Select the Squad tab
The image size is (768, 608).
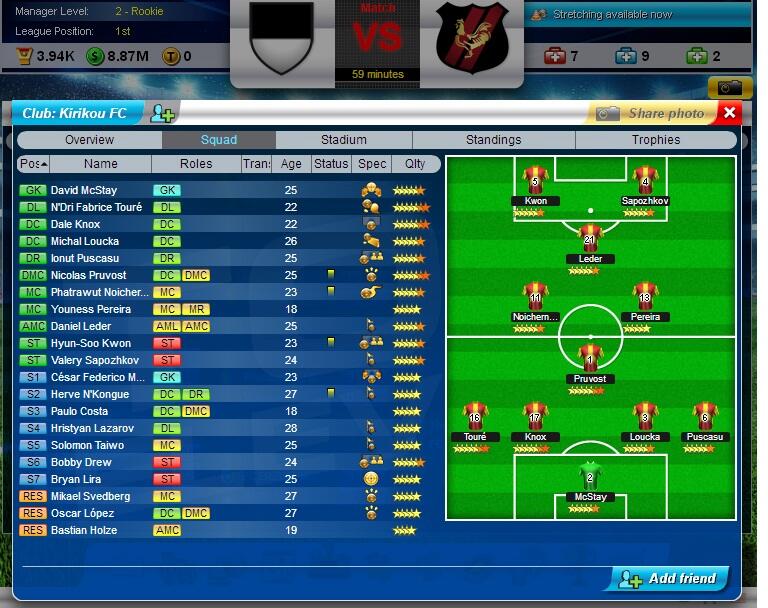tap(219, 140)
